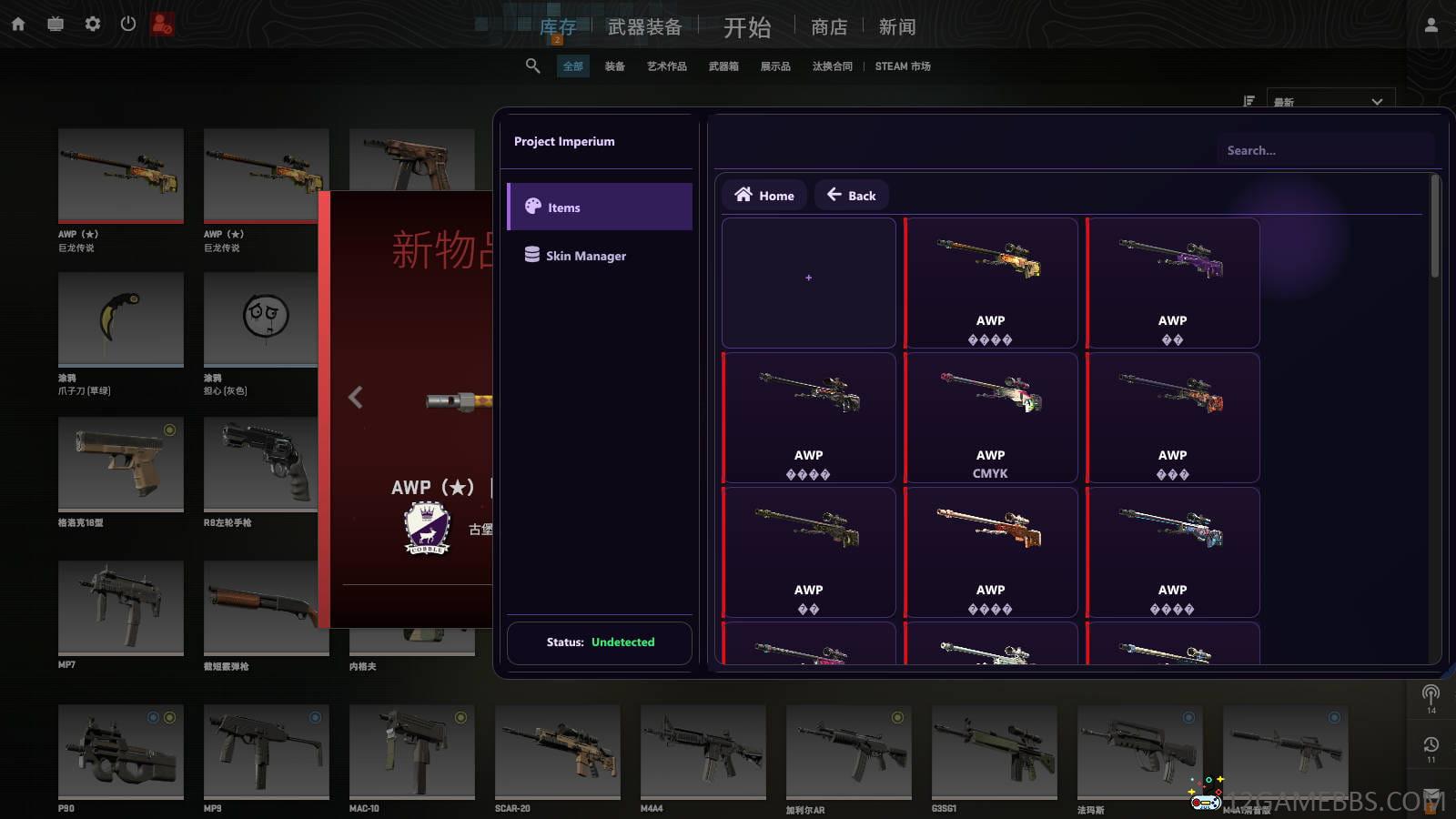Open the Items section in Project Imperium
1456x819 pixels.
tap(599, 207)
